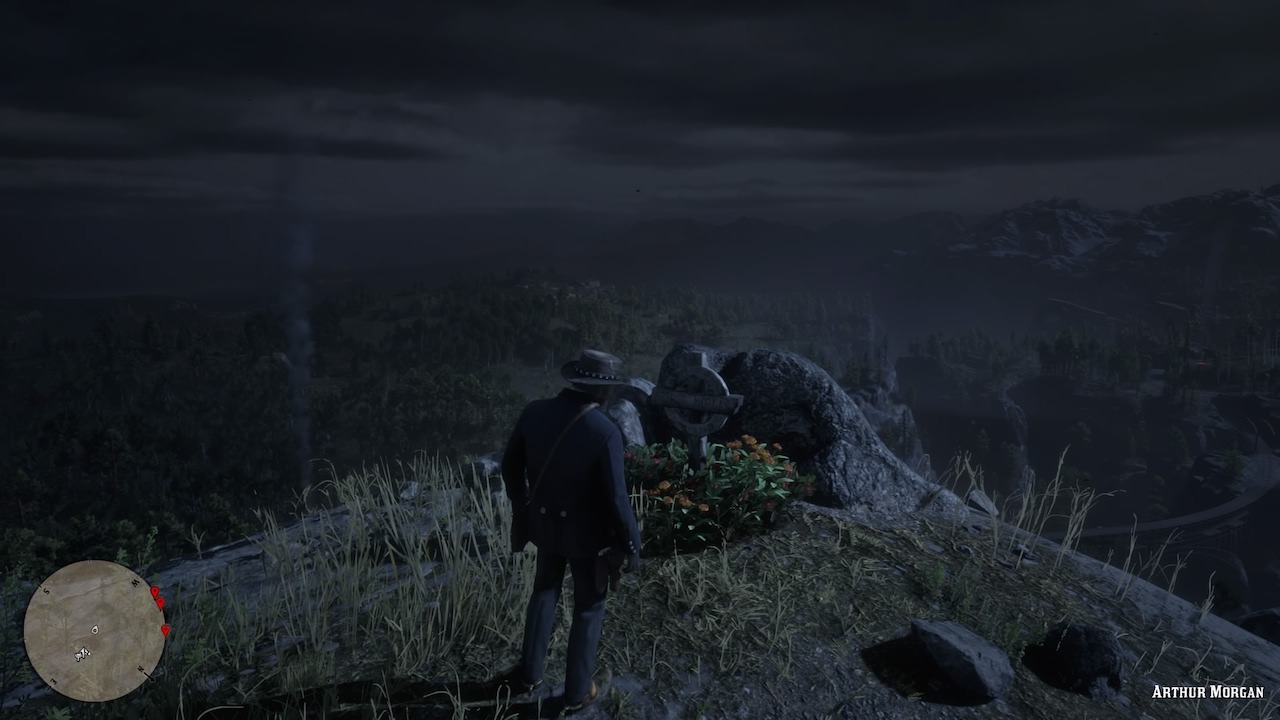This screenshot has width=1280, height=720.
Task: Click the player arrow on the minimap
Action: (x=82, y=654)
